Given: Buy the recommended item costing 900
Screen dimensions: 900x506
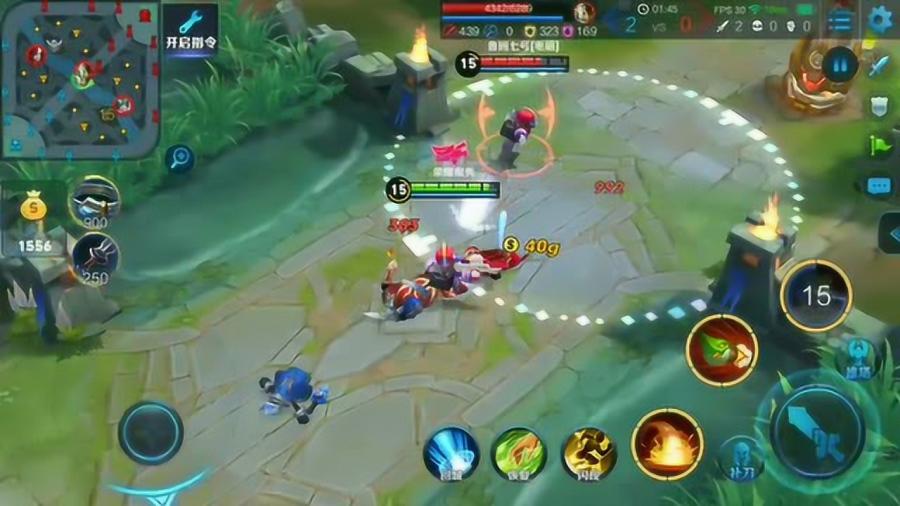Looking at the screenshot, I should pos(95,201).
